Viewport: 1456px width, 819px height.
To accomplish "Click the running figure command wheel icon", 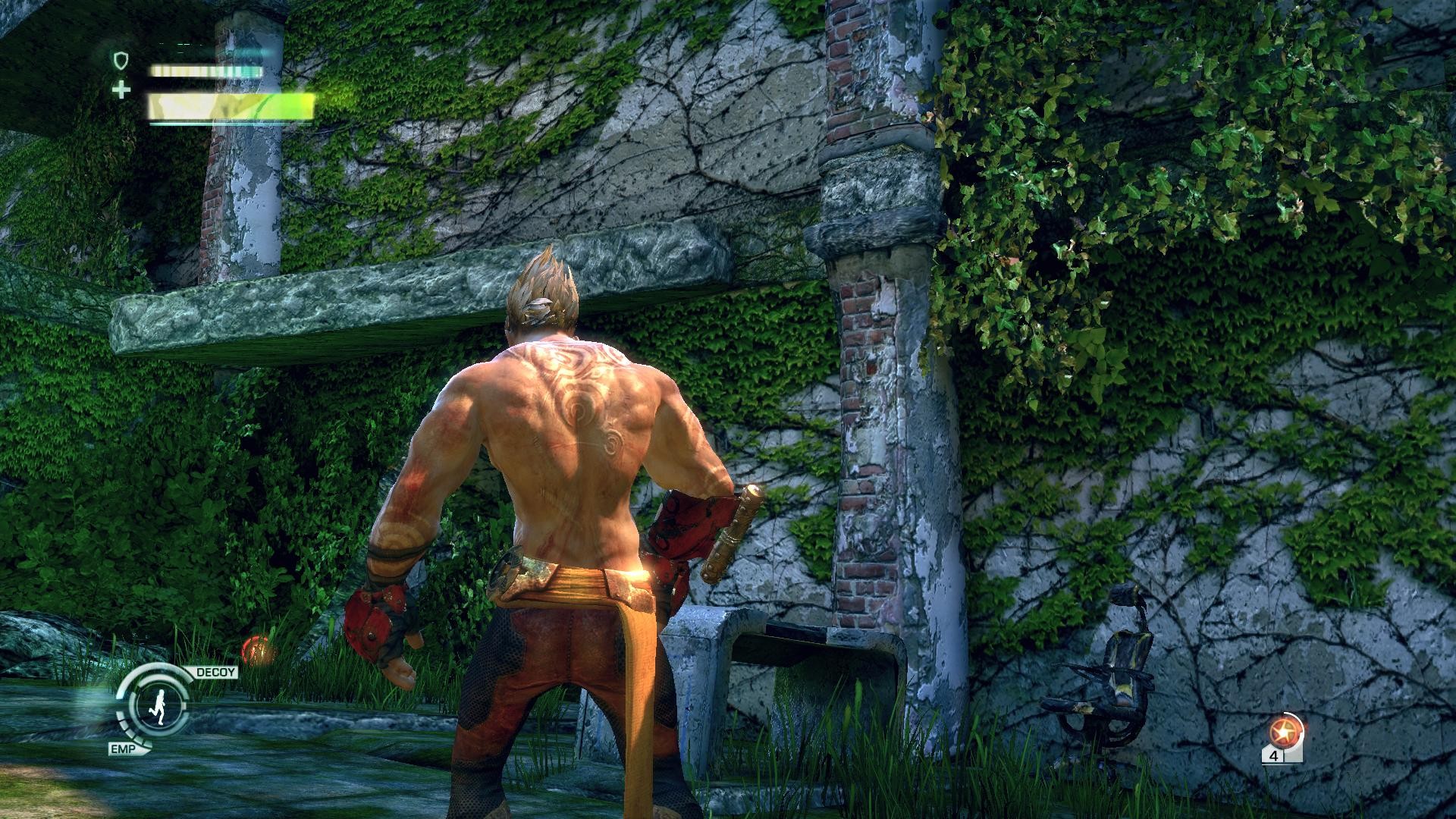I will tap(158, 705).
